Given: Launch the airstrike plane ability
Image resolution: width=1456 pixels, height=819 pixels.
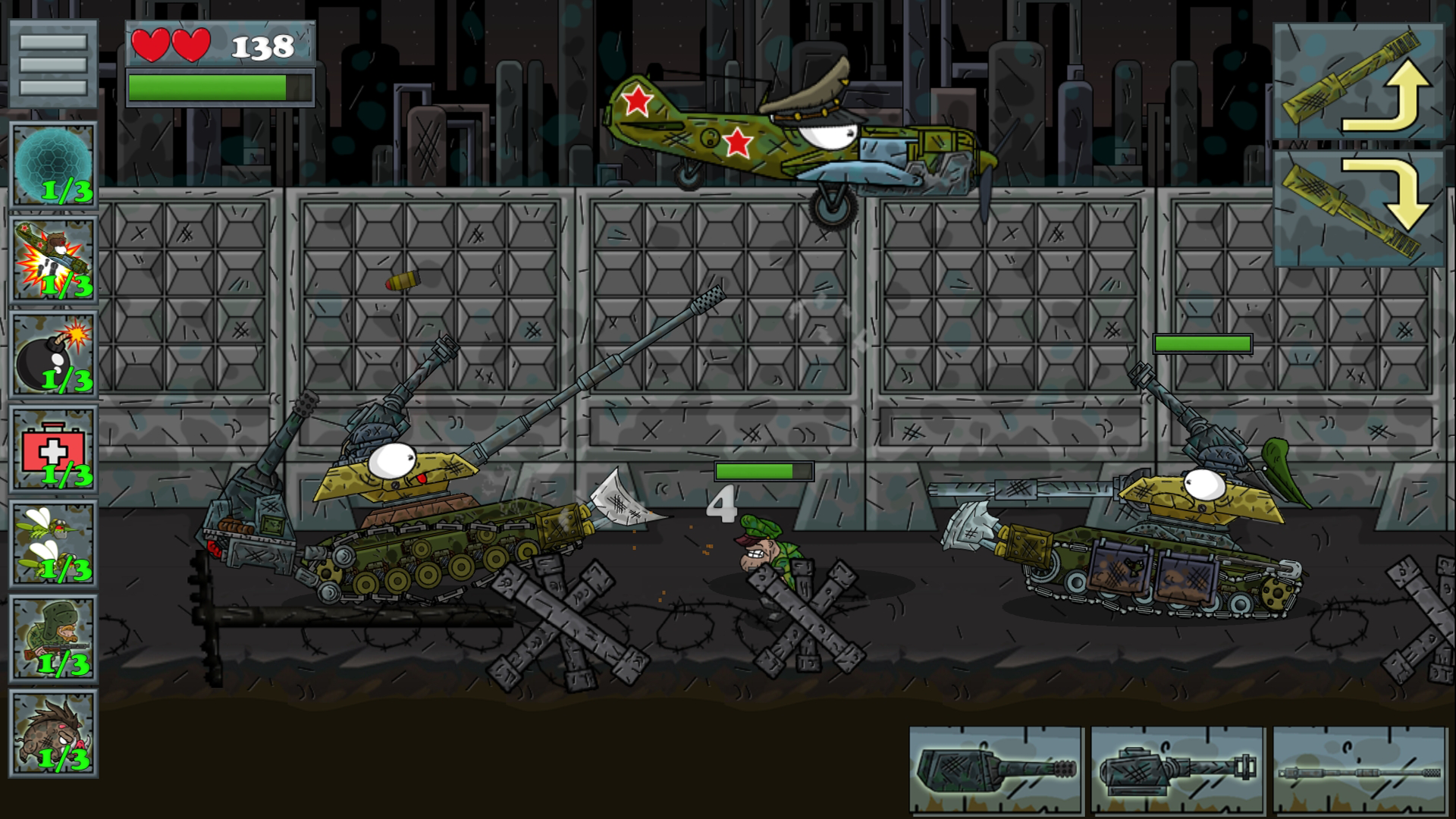Looking at the screenshot, I should (53, 258).
